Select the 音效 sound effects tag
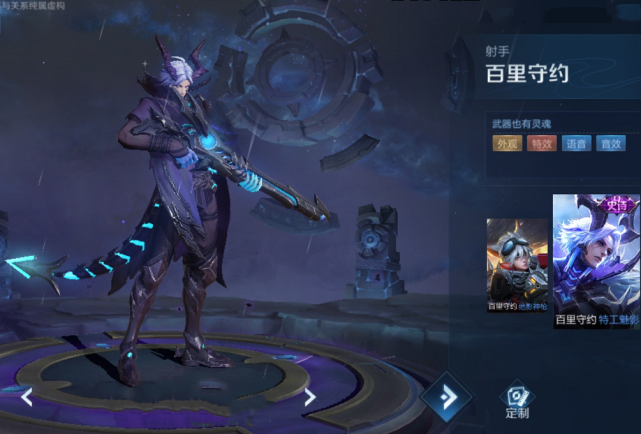 609,143
